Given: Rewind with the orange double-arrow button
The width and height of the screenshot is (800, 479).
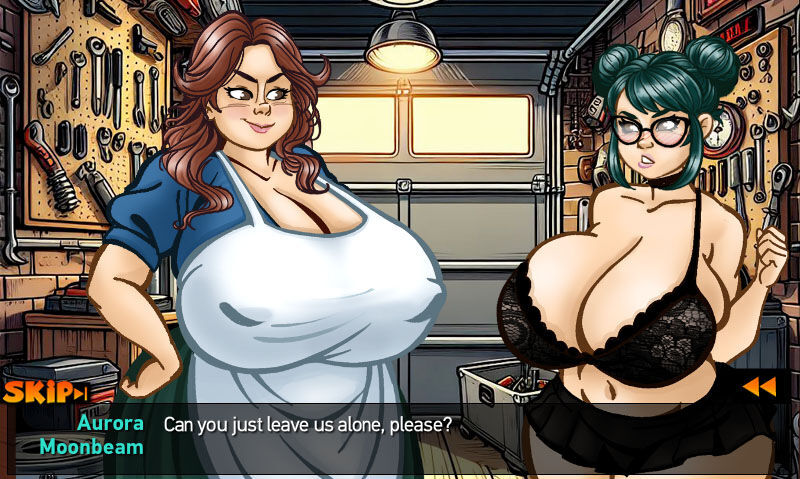Looking at the screenshot, I should [758, 386].
